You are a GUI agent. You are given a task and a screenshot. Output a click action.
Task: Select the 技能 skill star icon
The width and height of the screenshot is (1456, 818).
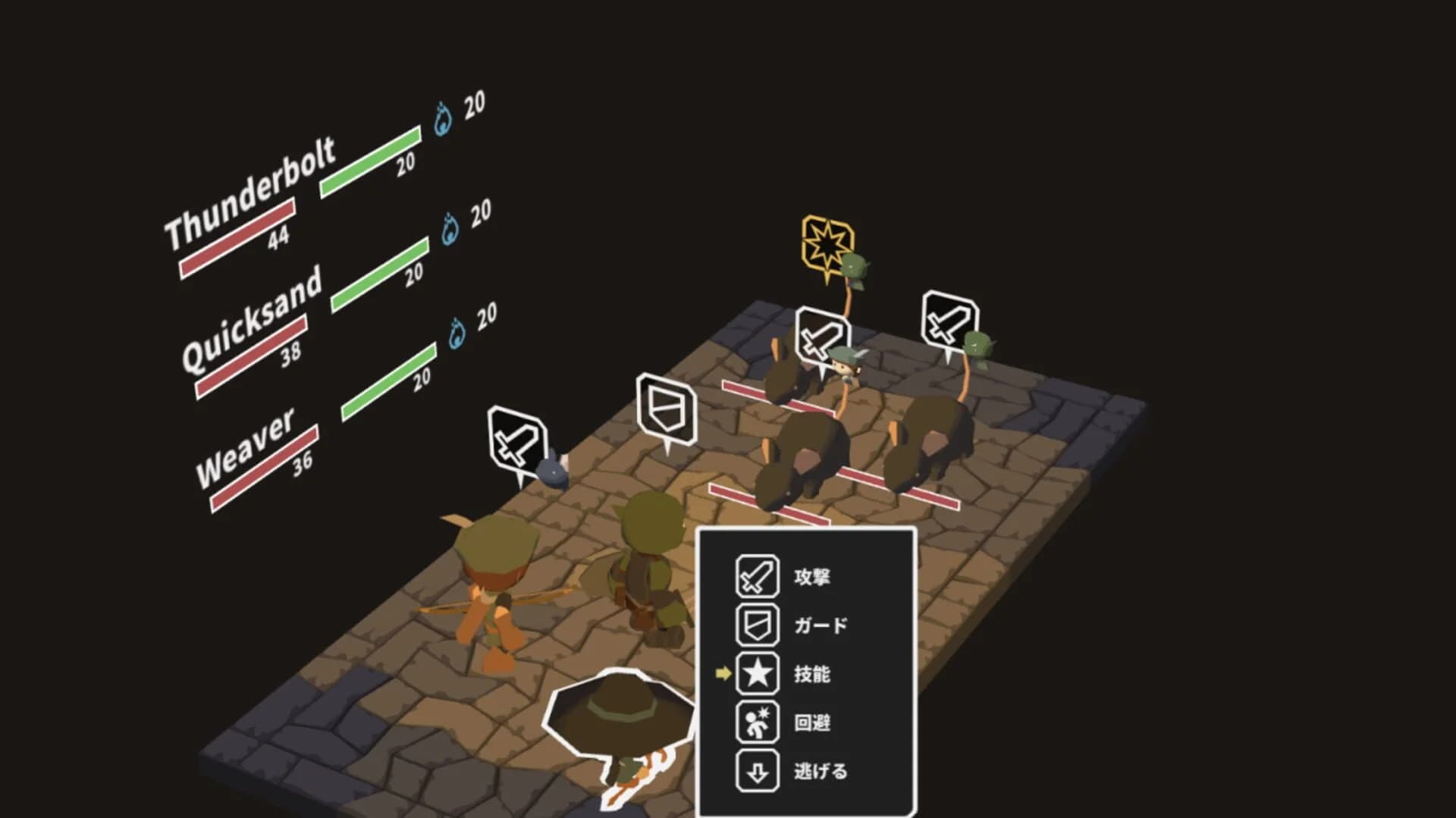757,675
